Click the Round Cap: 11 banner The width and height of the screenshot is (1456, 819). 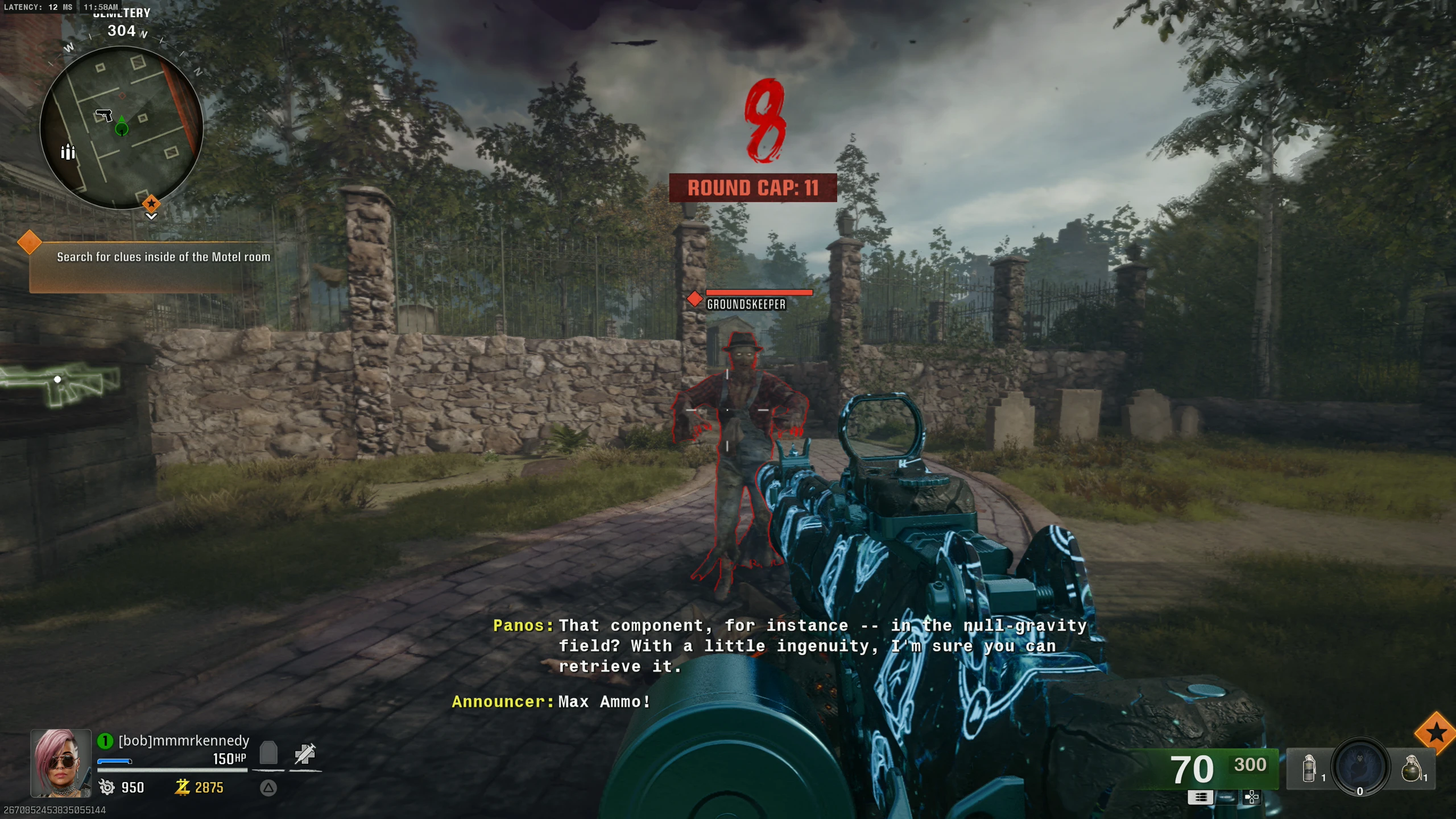click(752, 188)
